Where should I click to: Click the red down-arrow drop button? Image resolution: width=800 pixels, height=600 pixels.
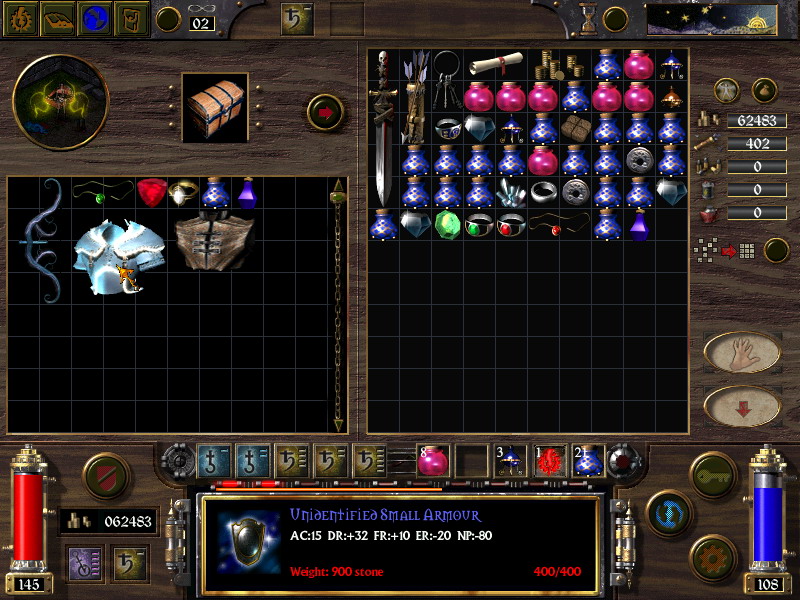click(x=742, y=405)
